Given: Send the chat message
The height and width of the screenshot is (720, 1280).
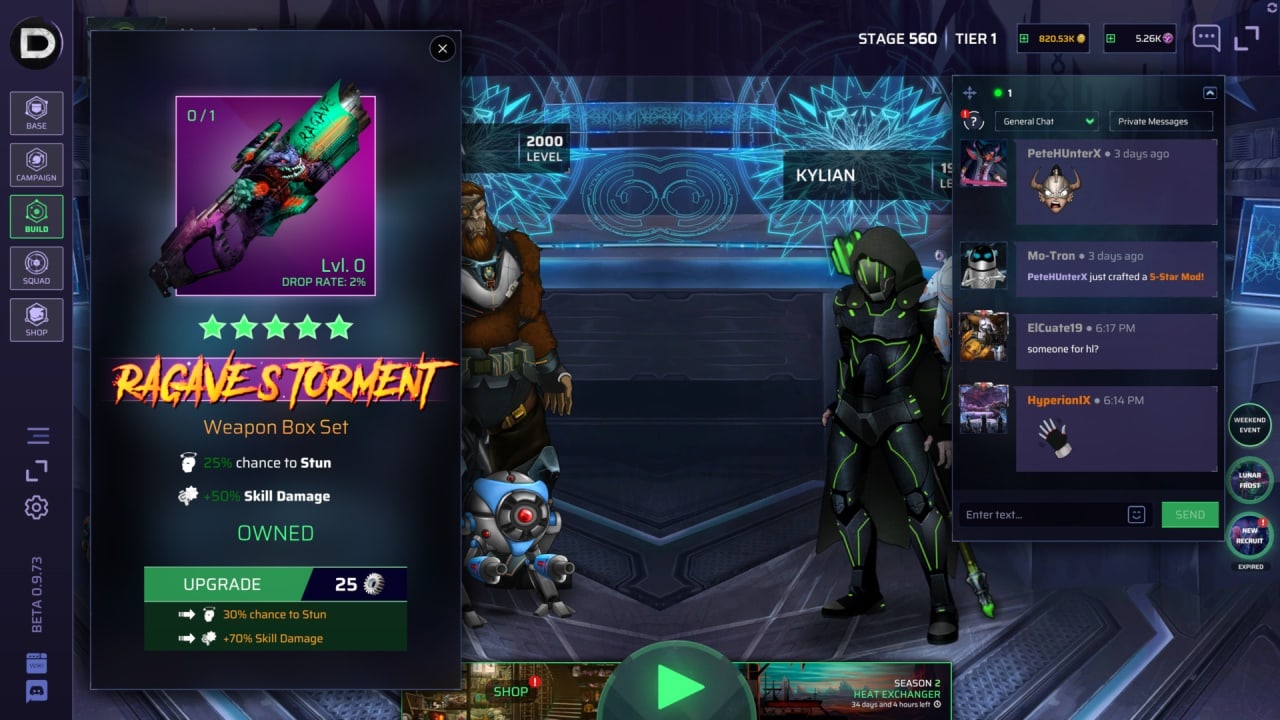Looking at the screenshot, I should [1190, 515].
